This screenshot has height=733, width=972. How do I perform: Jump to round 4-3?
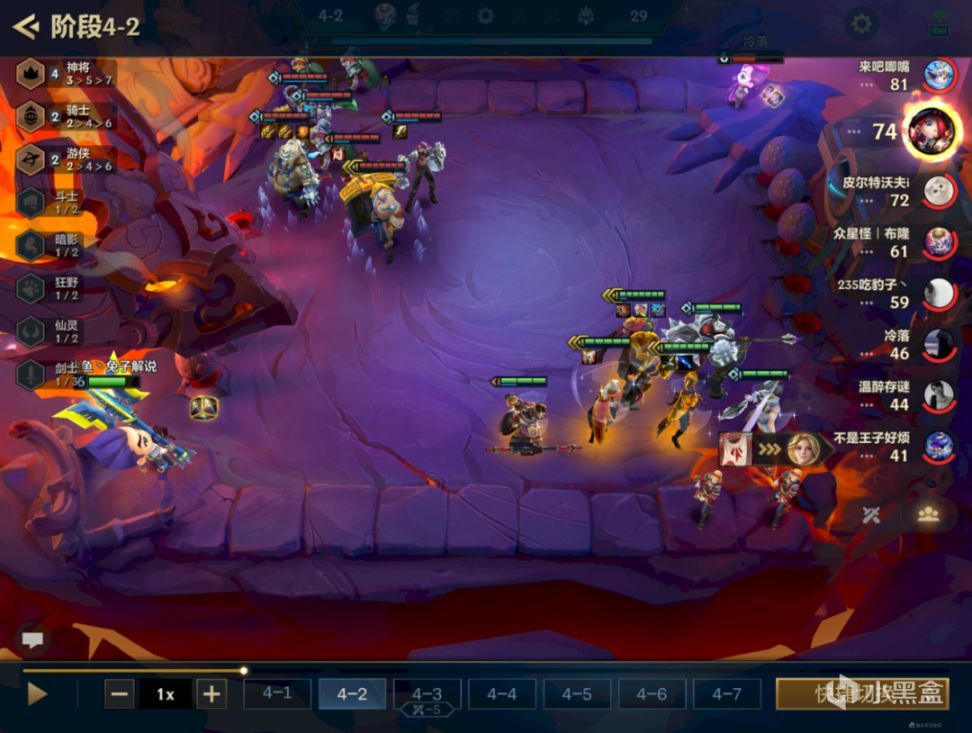[427, 693]
